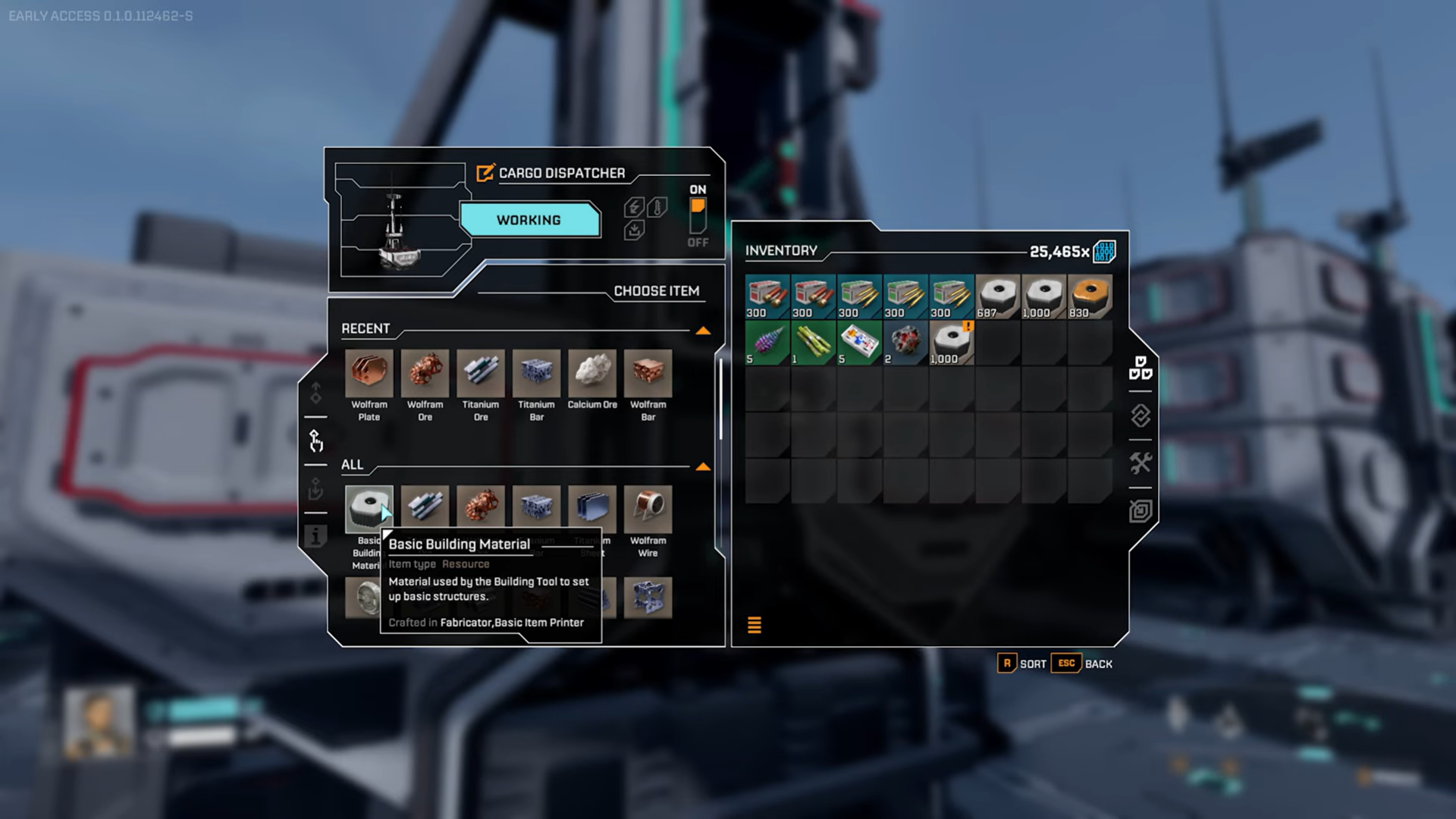Rename the Cargo Dispatcher with the edit icon
This screenshot has height=819, width=1456.
coord(485,173)
